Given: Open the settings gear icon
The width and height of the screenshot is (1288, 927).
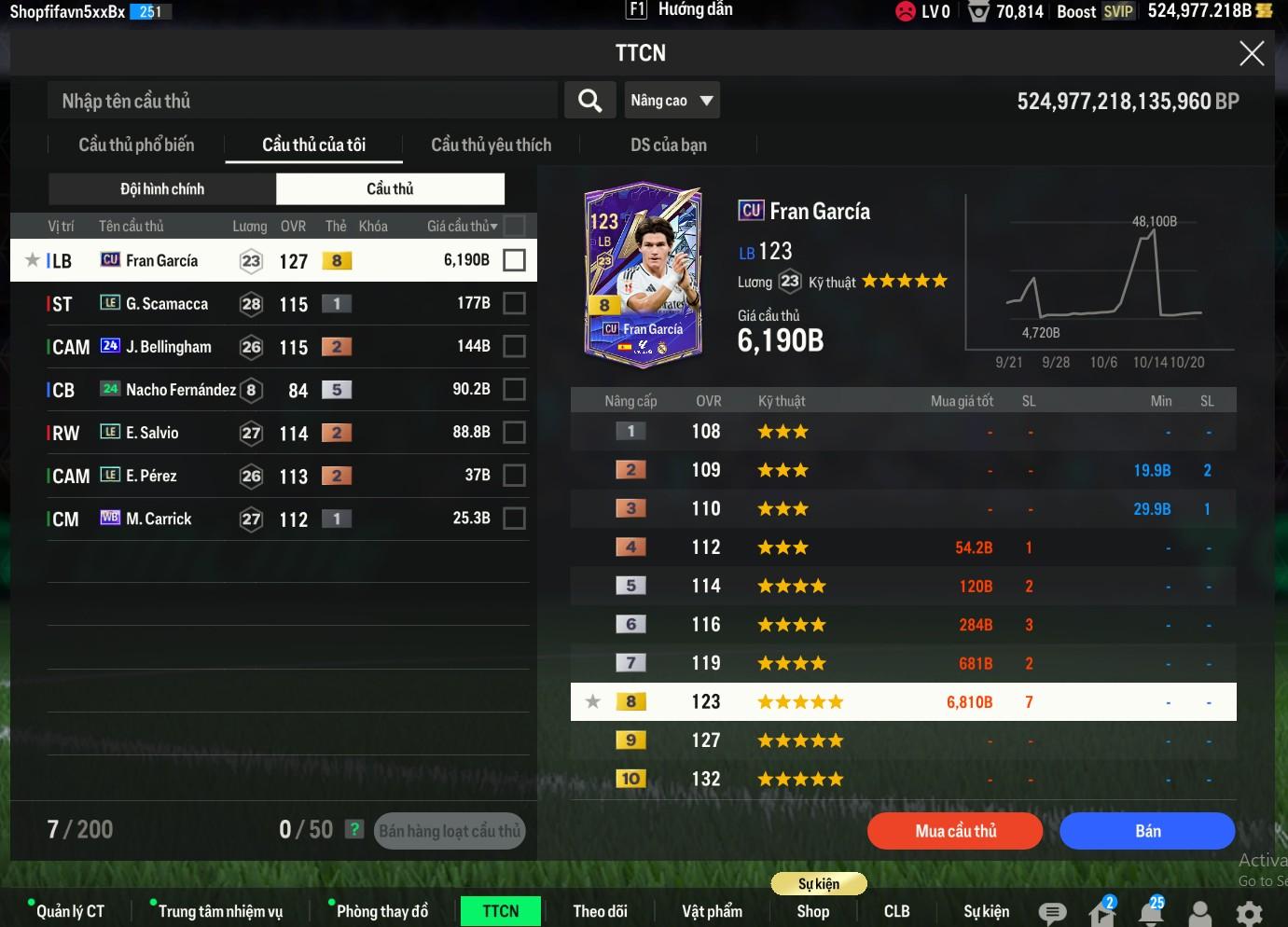Looking at the screenshot, I should tap(1249, 913).
